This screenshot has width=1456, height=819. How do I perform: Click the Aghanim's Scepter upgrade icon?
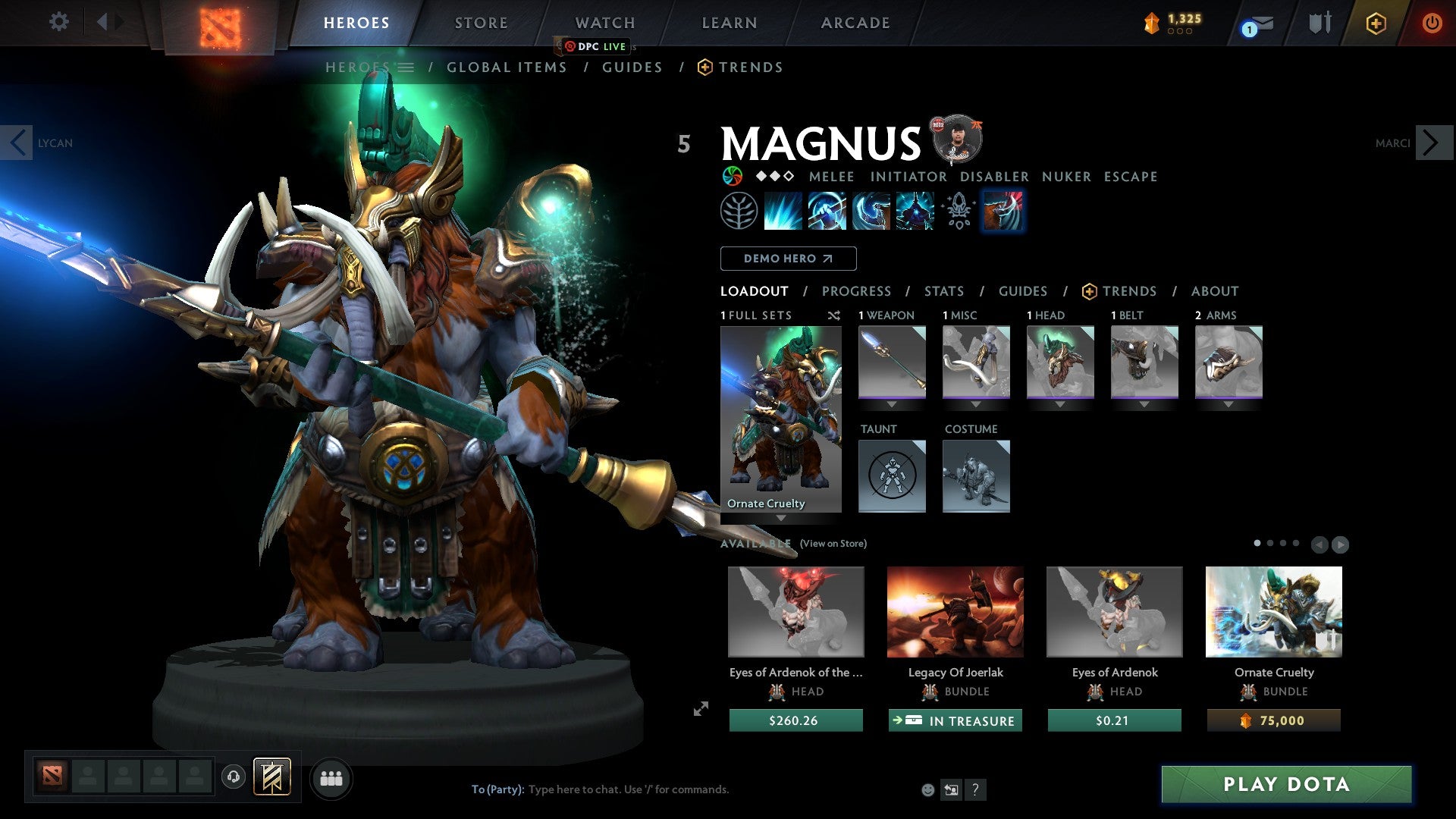(x=958, y=211)
